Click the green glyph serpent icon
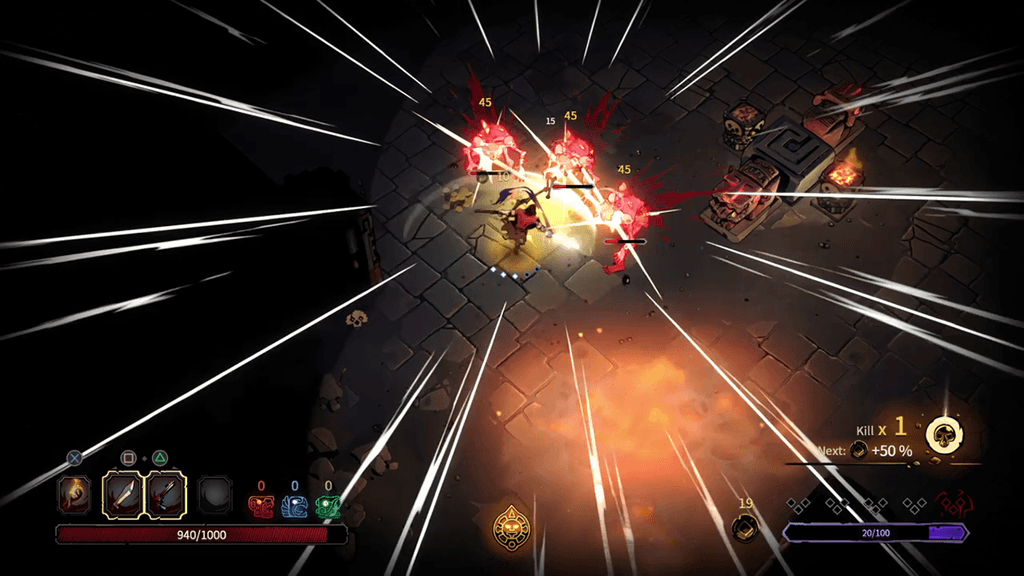Image resolution: width=1024 pixels, height=576 pixels. click(x=327, y=506)
